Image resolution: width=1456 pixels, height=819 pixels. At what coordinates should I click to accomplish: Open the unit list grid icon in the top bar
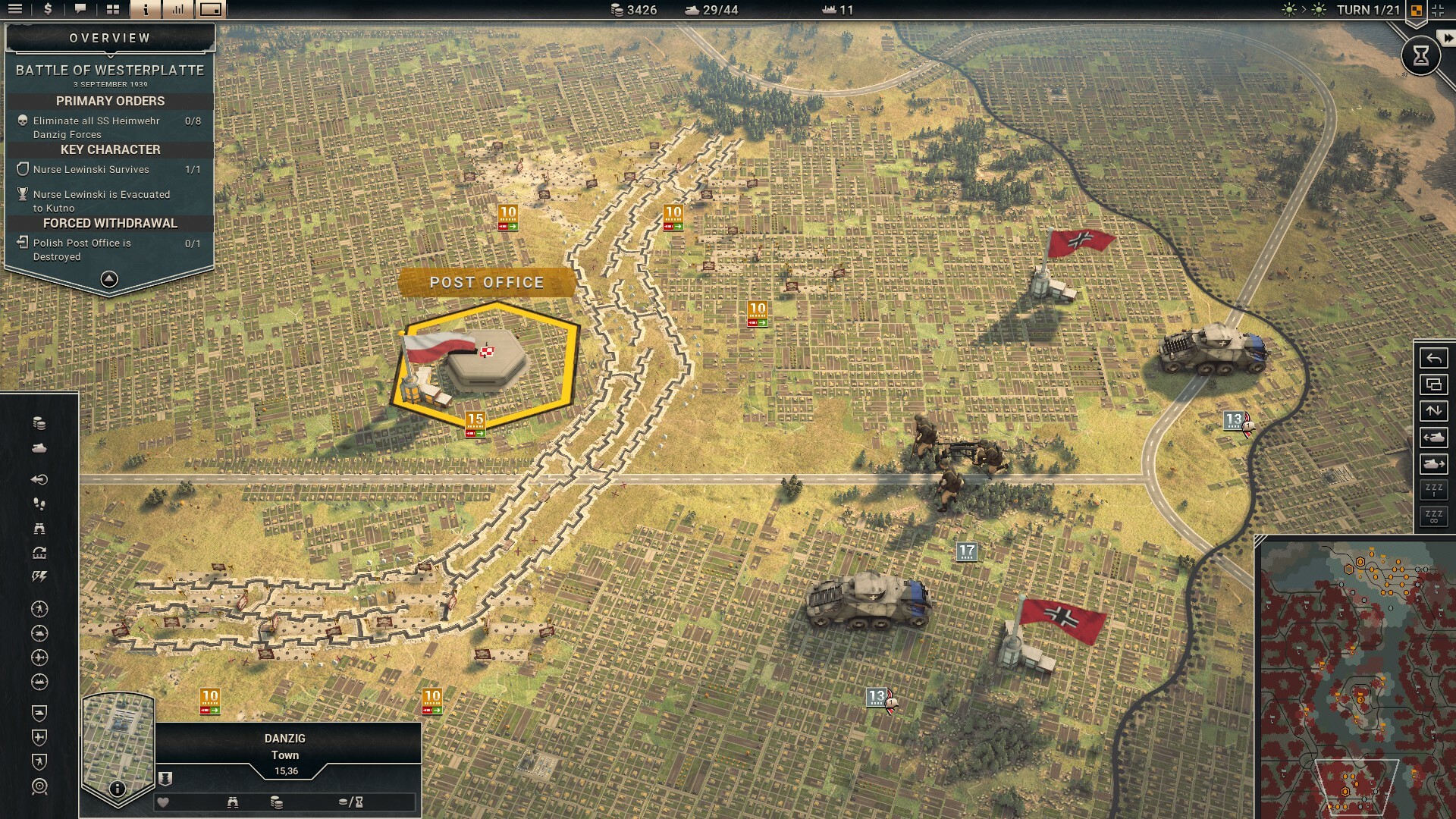112,11
